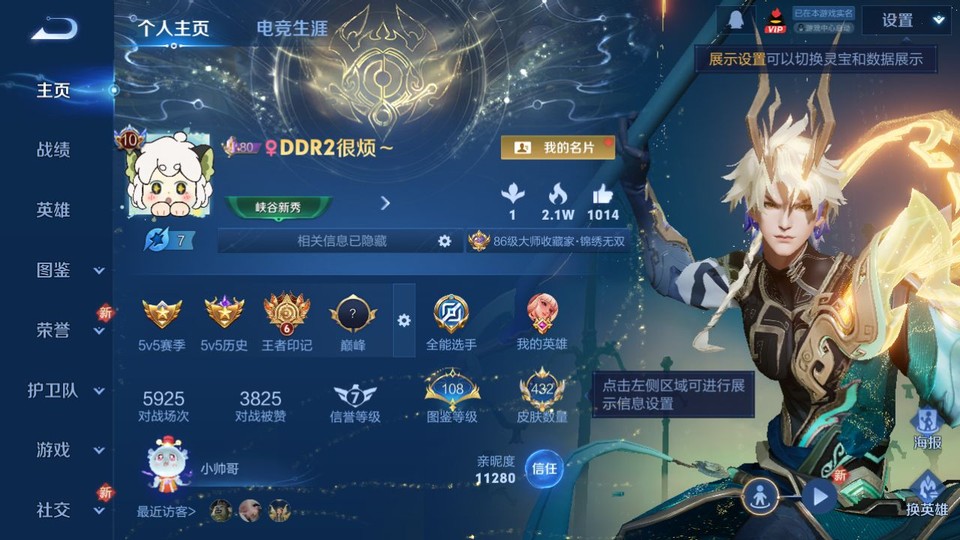Screen dimensions: 960x540
Task: View the 王者印记 badge
Action: (x=286, y=322)
